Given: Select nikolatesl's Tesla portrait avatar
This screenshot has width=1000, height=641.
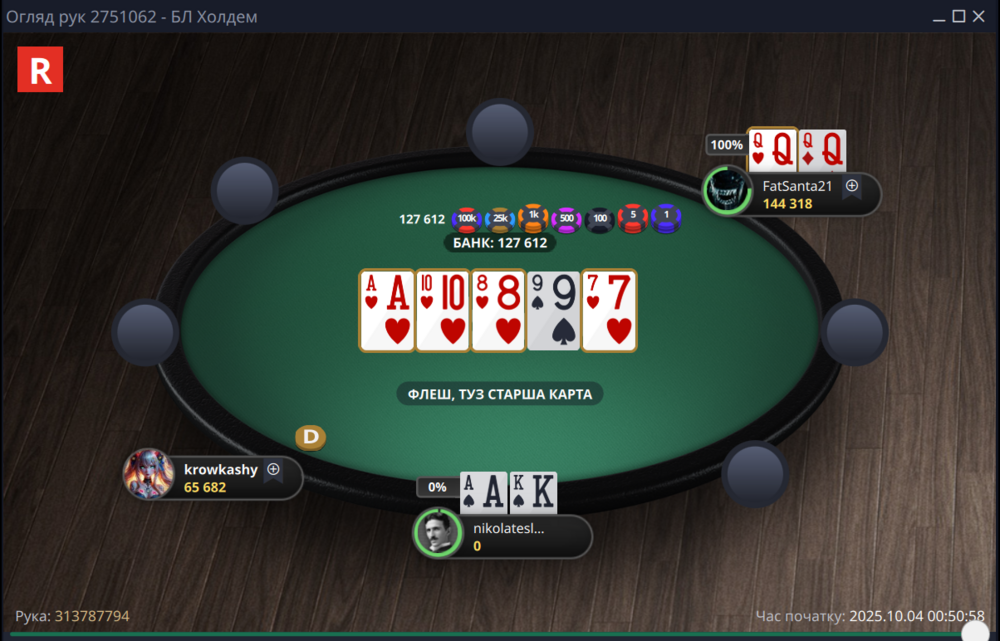Looking at the screenshot, I should [438, 533].
